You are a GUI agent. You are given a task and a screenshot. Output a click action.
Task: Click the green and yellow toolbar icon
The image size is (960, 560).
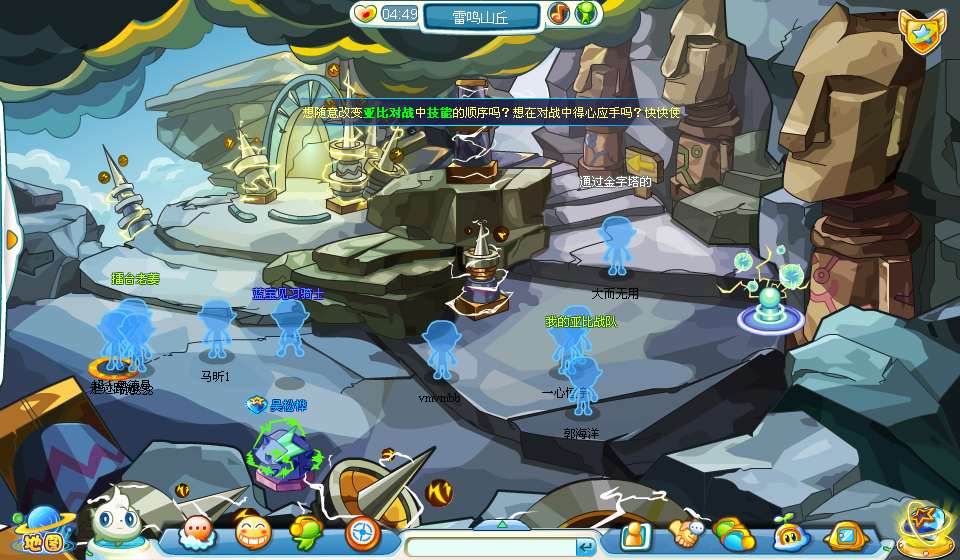(x=307, y=533)
